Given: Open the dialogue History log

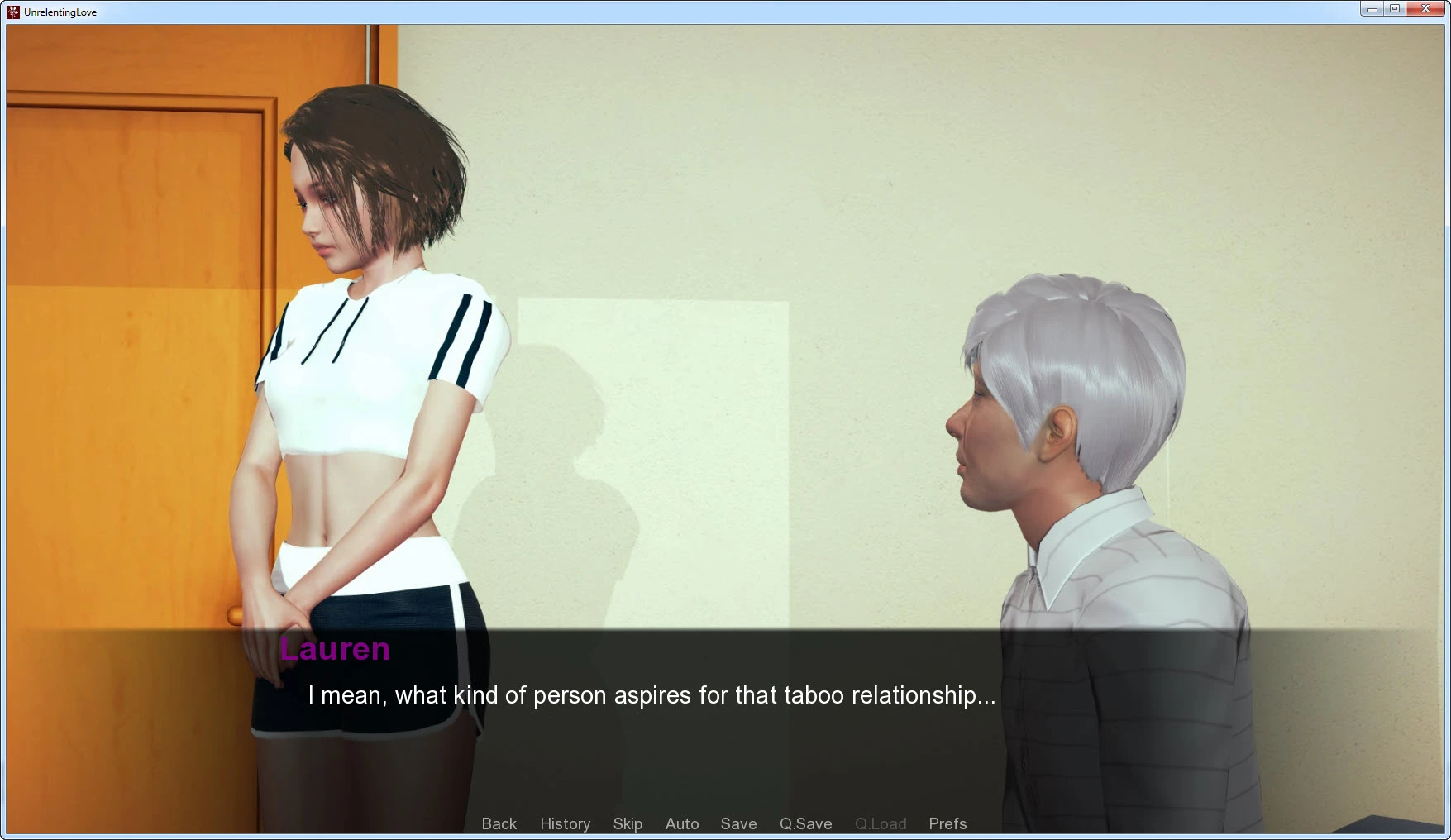Looking at the screenshot, I should pos(565,823).
